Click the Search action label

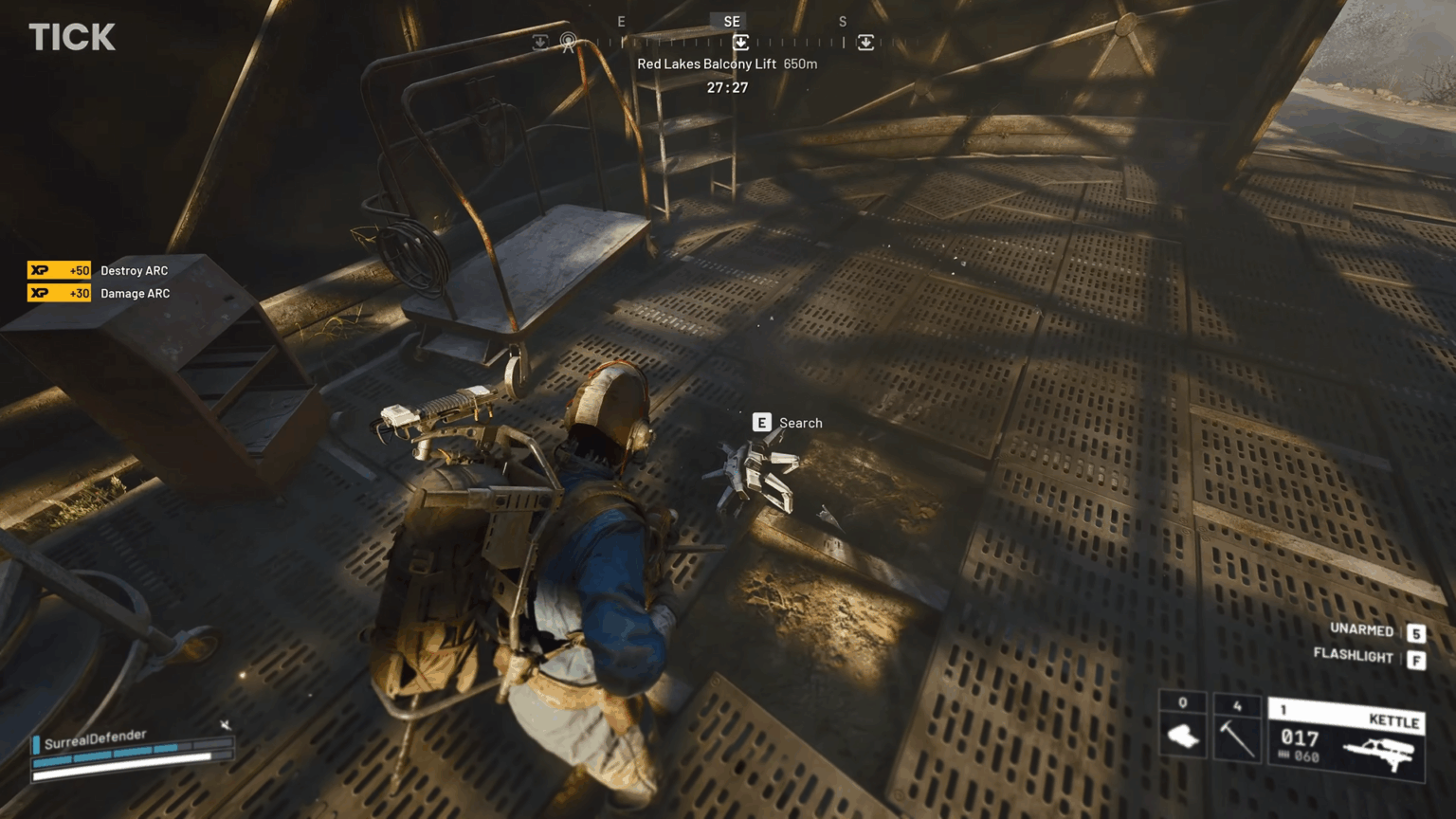click(800, 423)
